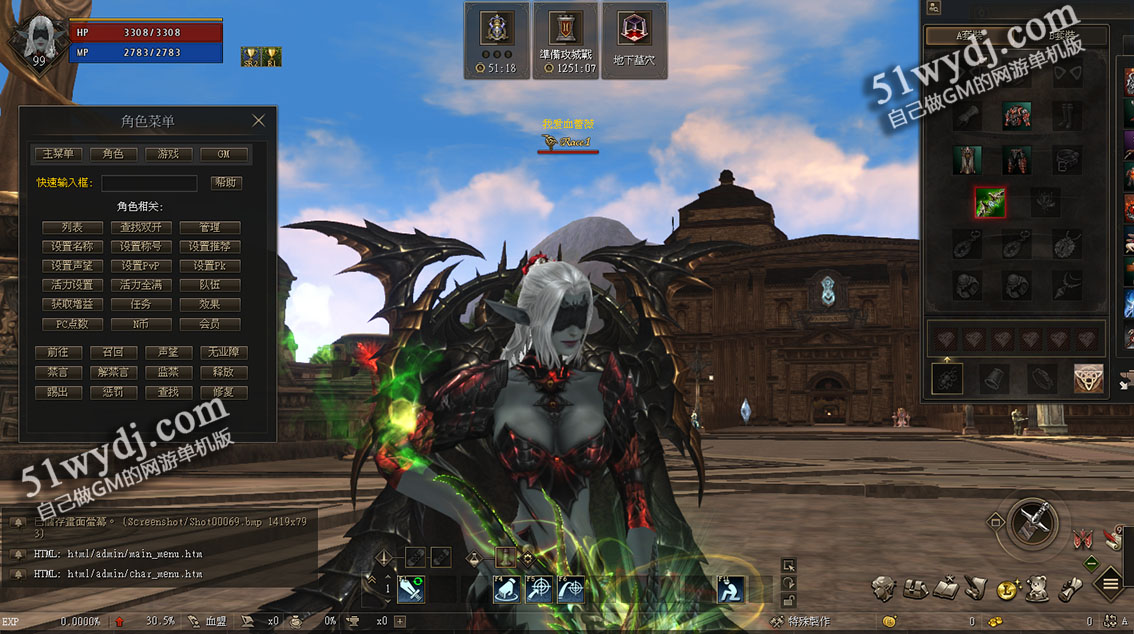Activate the 召回 recall button
Image resolution: width=1134 pixels, height=634 pixels.
tap(112, 353)
